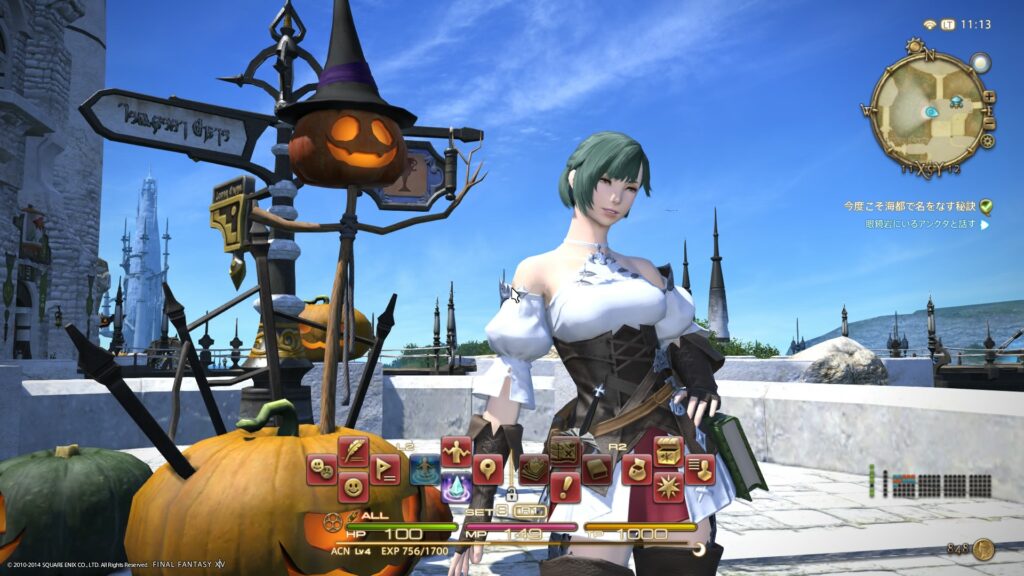1024x576 pixels.
Task: Select the starburst icon
Action: click(x=668, y=487)
